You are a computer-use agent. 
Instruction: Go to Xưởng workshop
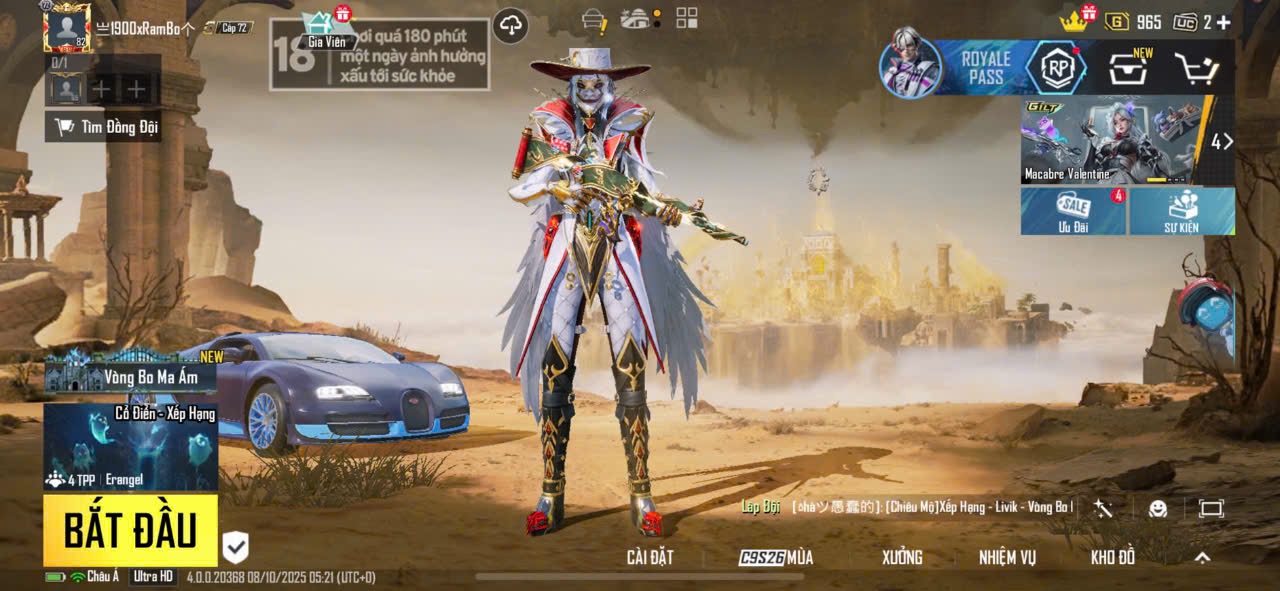coord(902,558)
